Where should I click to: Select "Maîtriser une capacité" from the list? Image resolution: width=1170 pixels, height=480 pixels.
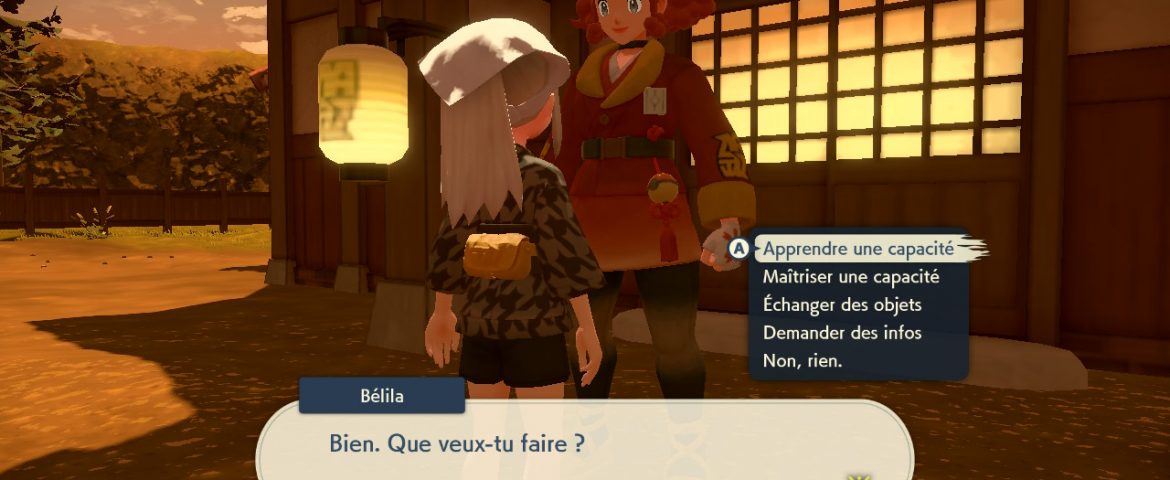point(850,276)
